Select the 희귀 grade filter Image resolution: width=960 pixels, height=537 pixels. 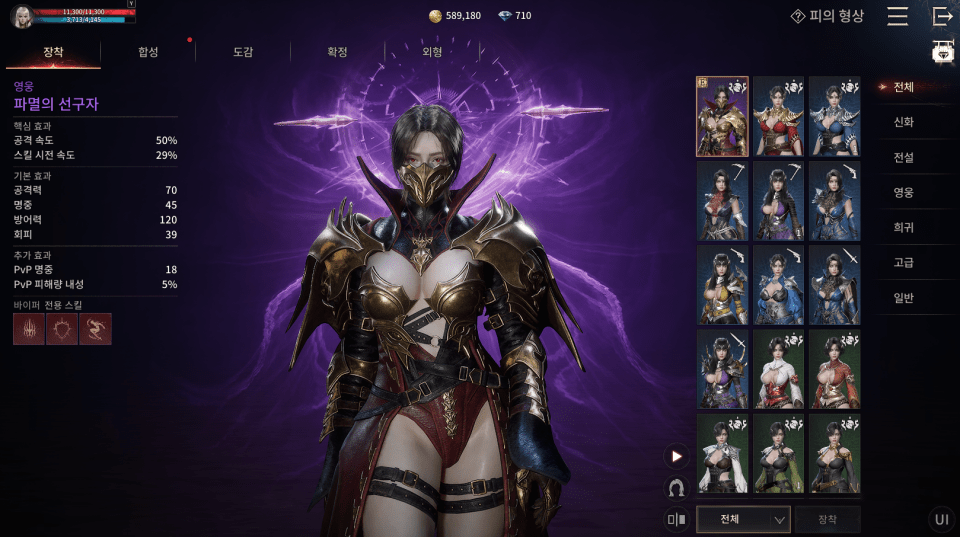pos(903,227)
